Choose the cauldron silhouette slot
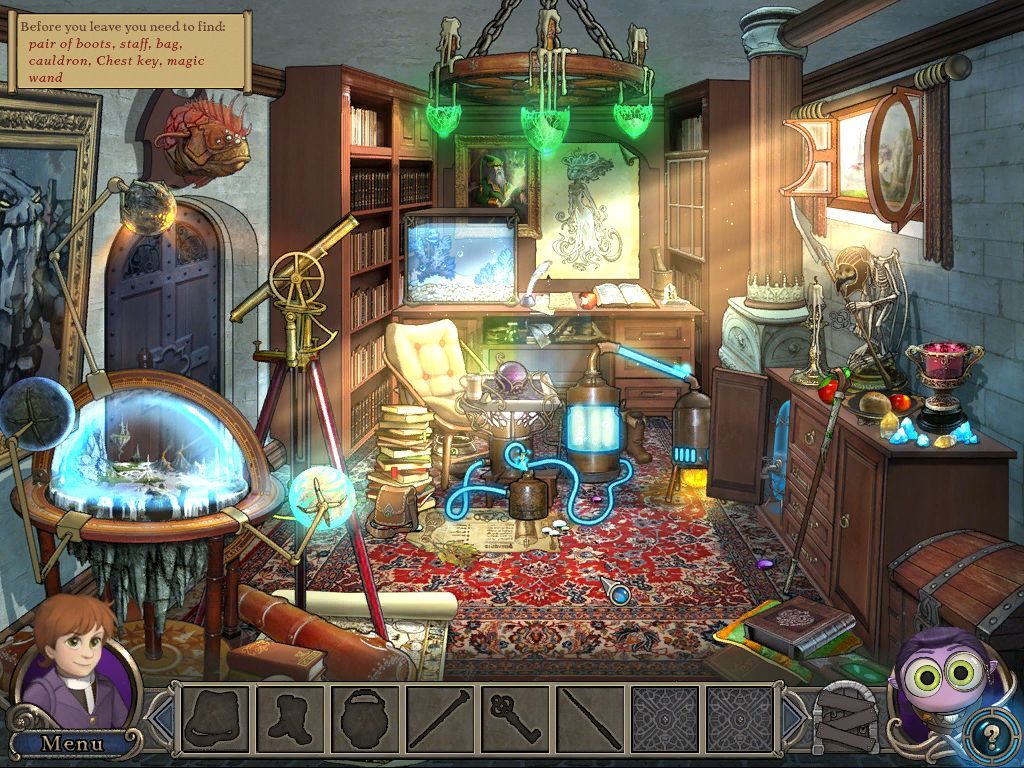Image resolution: width=1024 pixels, height=768 pixels. pos(365,718)
